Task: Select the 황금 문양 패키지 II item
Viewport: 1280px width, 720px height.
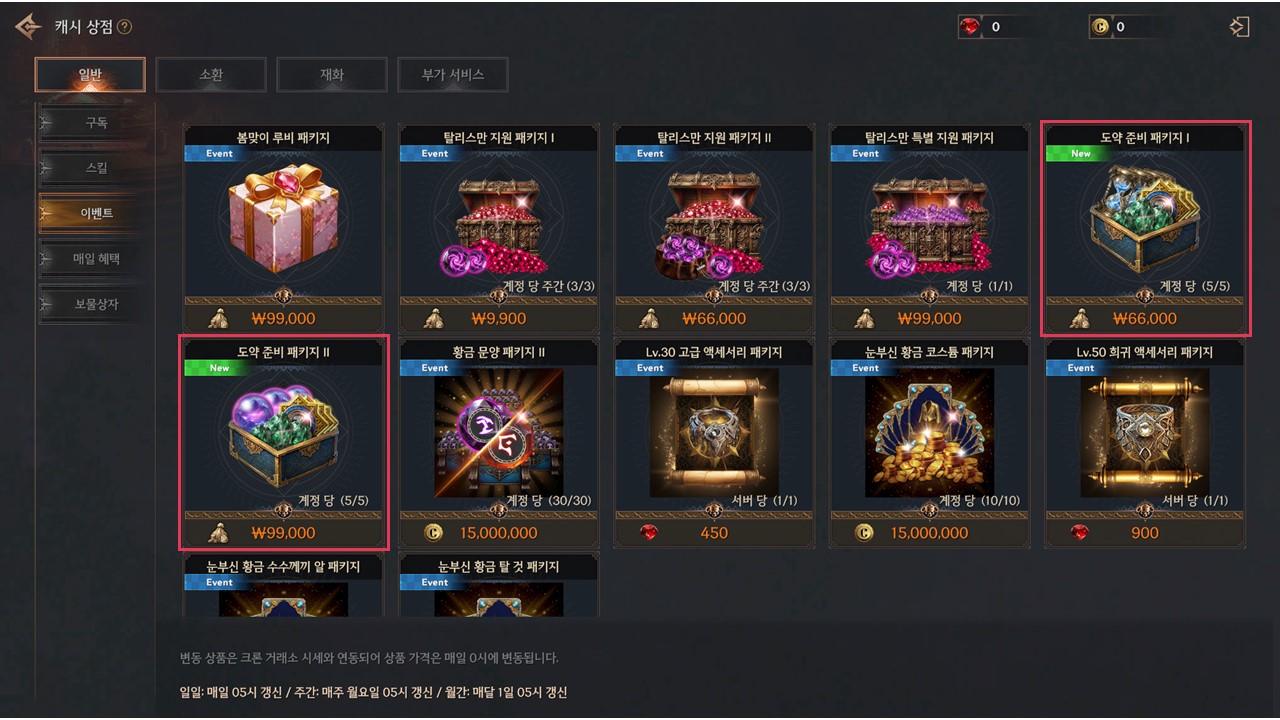Action: tap(499, 442)
